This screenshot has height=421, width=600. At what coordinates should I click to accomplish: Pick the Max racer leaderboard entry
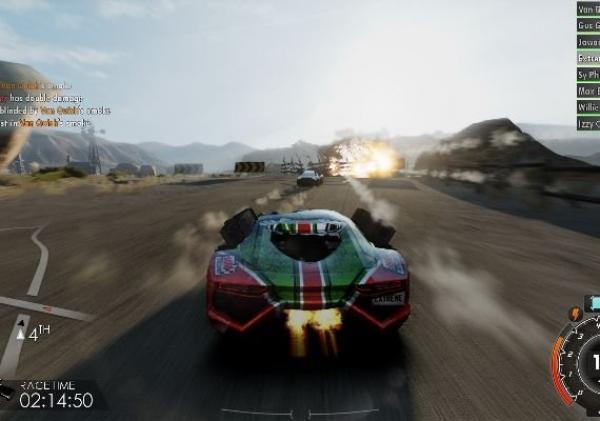coord(588,90)
